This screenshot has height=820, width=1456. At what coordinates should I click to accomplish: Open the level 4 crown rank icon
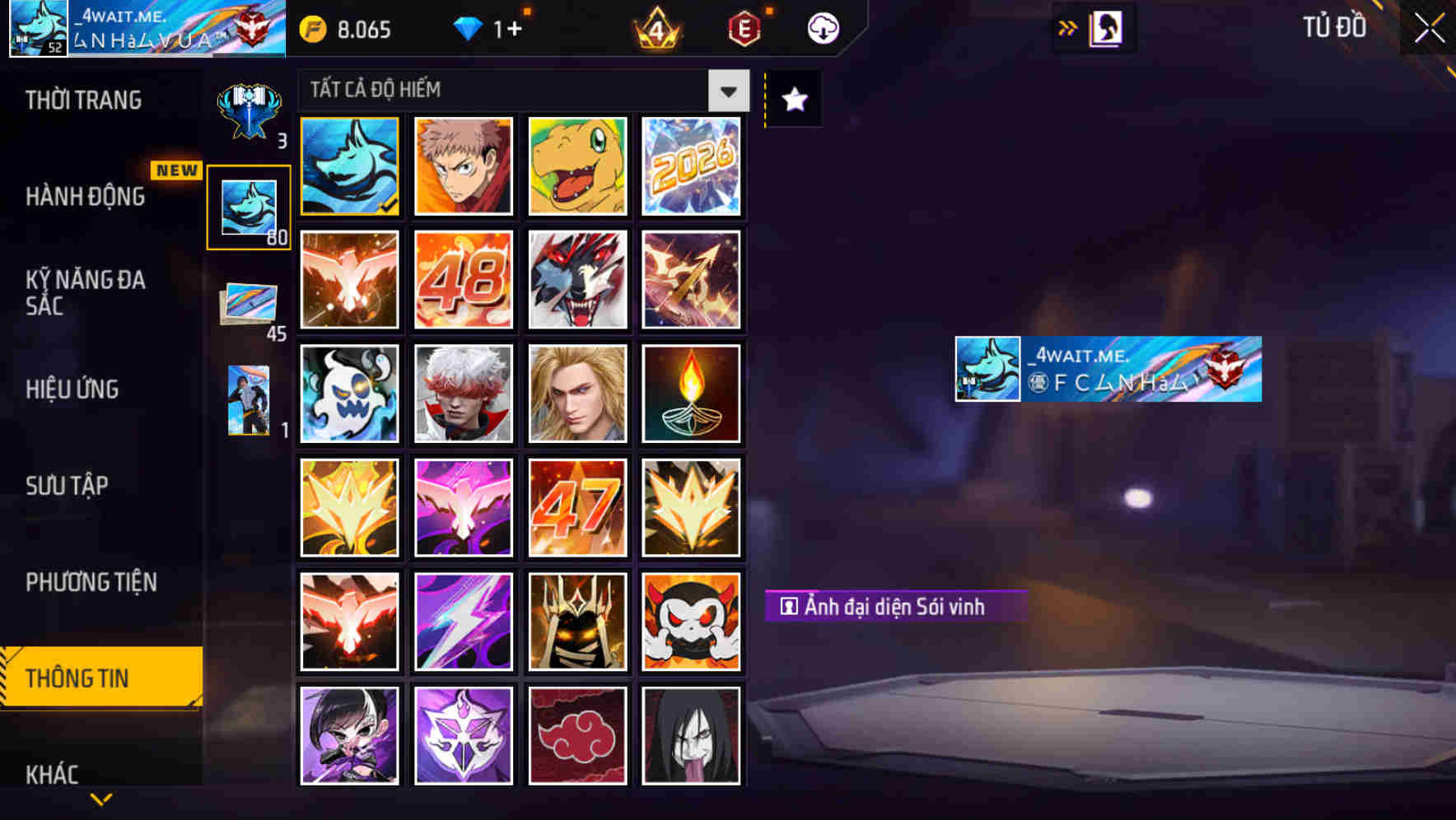[656, 30]
